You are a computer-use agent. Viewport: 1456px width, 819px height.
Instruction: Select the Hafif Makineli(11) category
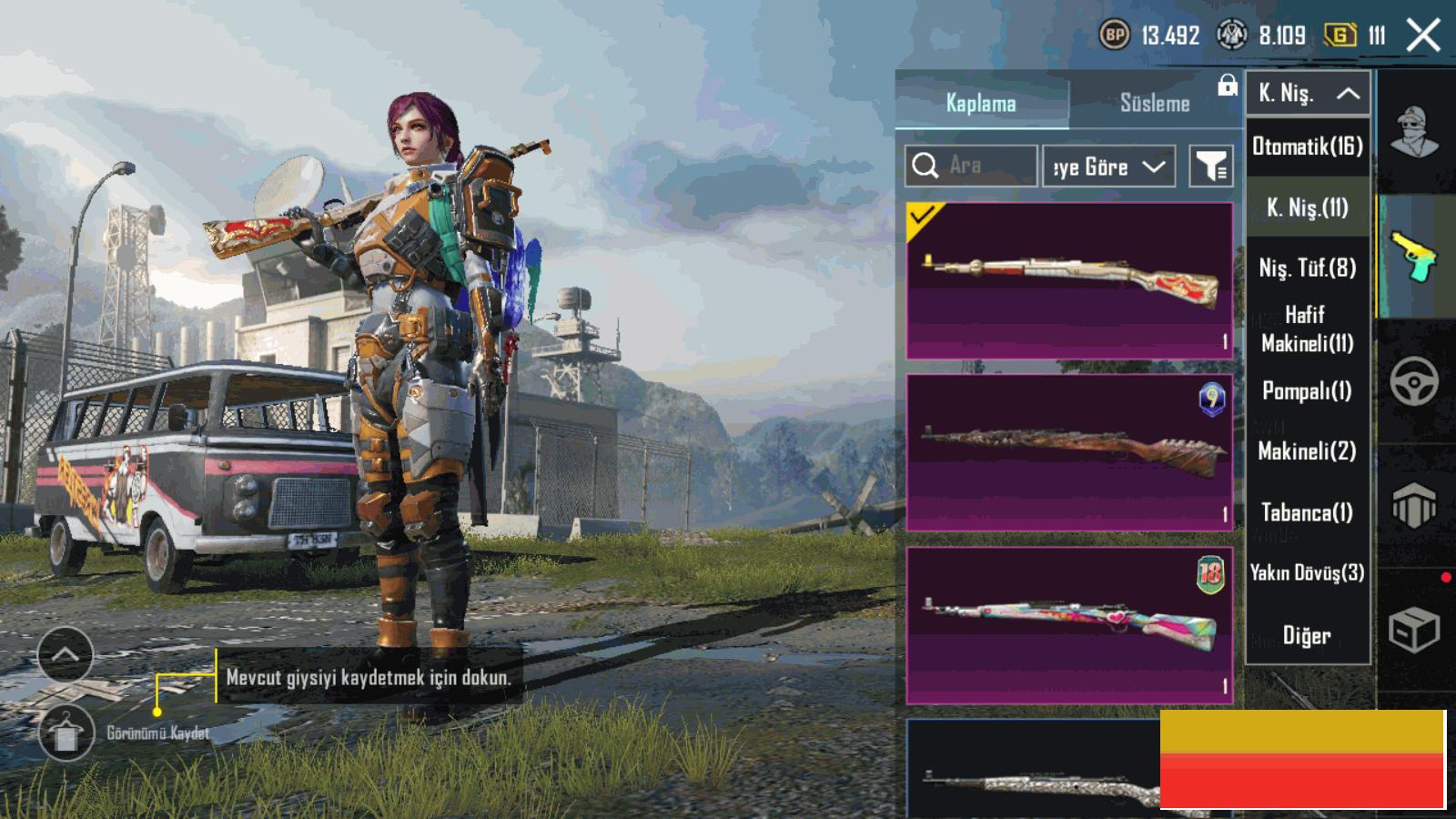pos(1308,329)
